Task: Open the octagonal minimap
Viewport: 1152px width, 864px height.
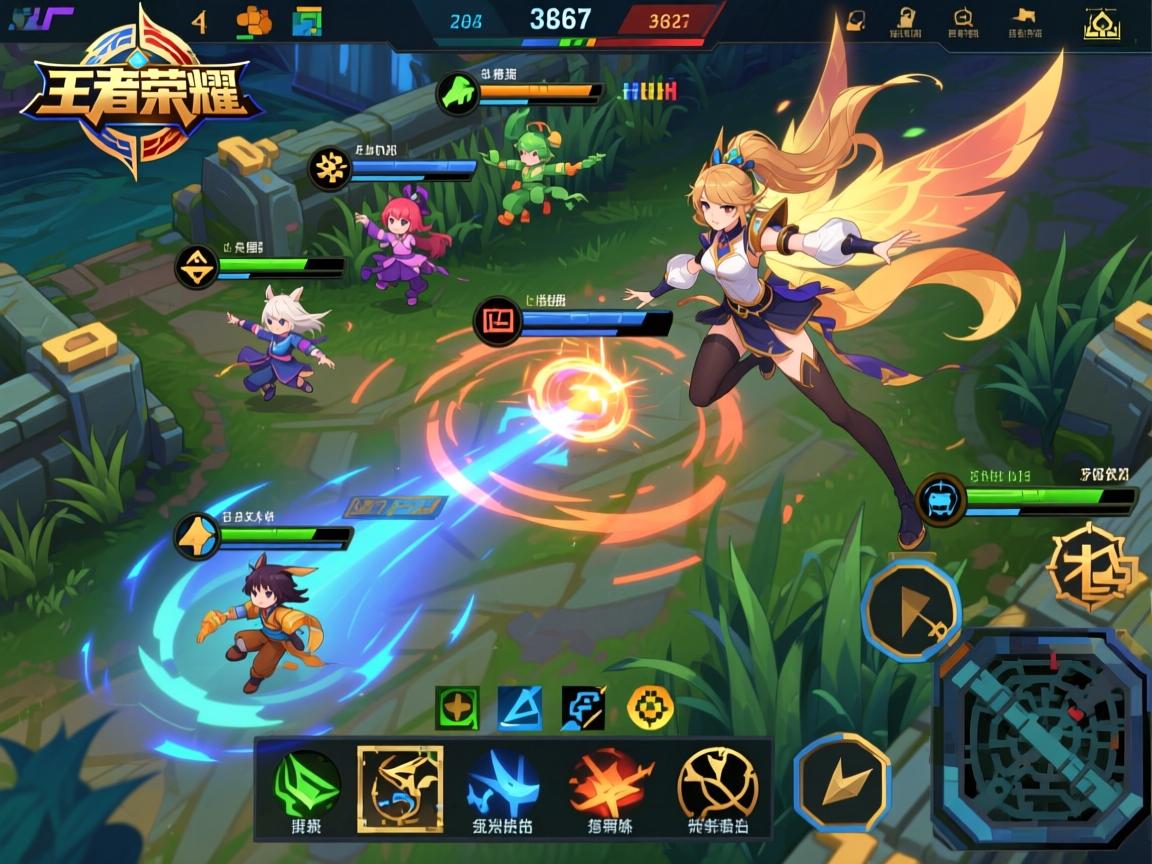Action: pos(1040,739)
